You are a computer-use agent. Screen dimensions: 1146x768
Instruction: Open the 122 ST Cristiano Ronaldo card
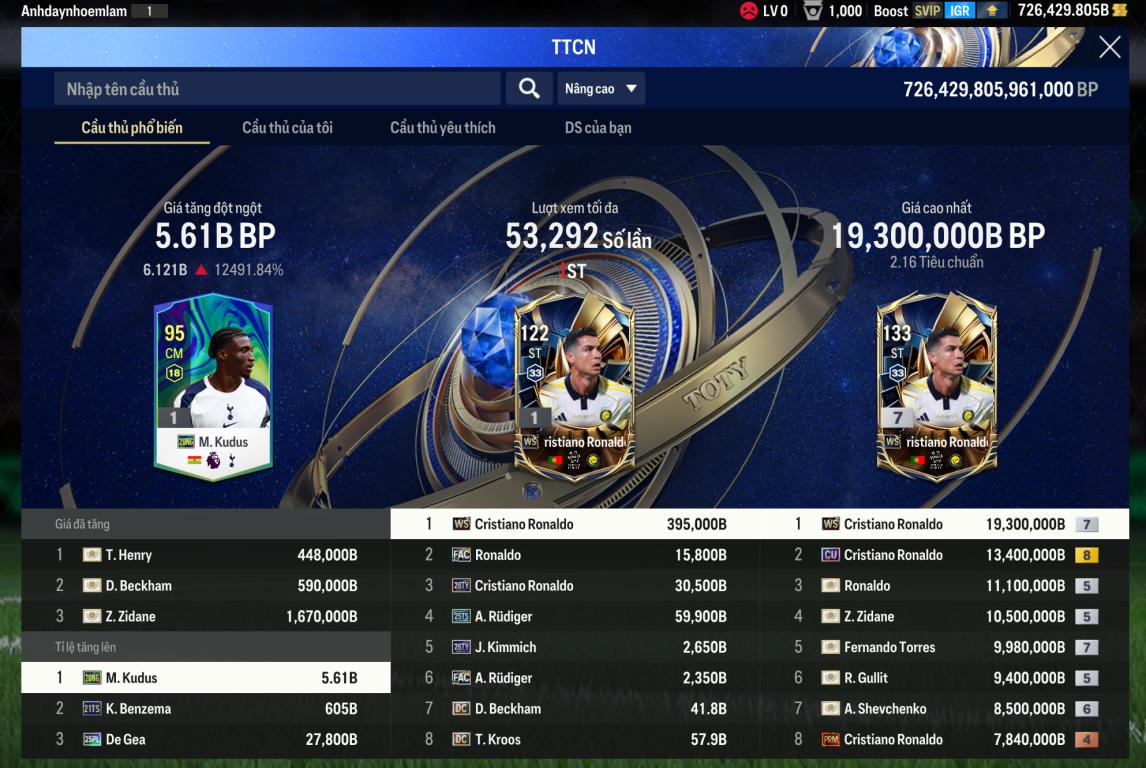click(x=574, y=385)
